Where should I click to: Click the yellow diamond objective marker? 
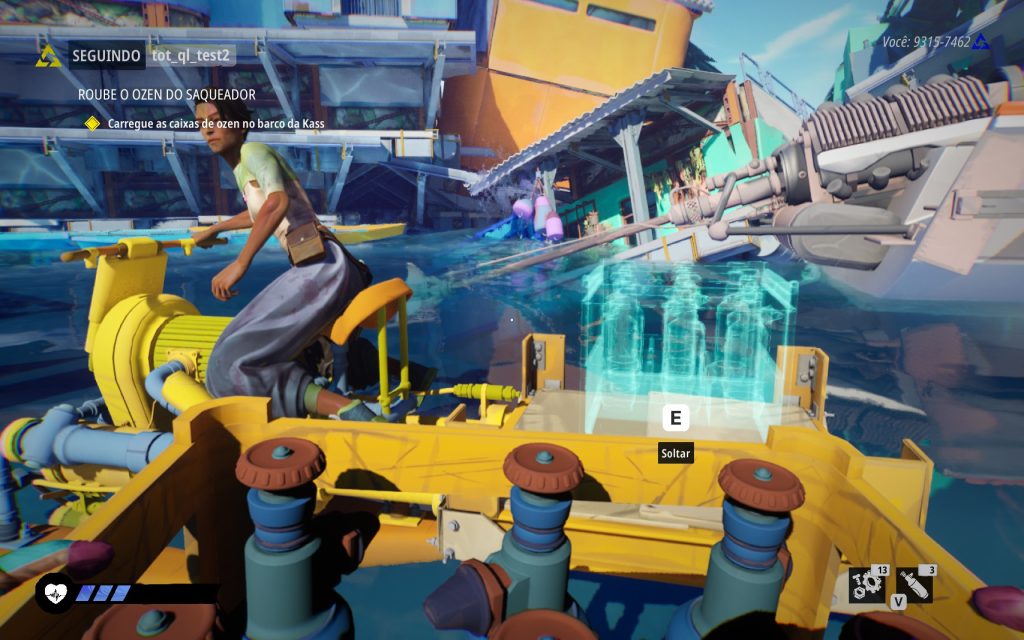[x=92, y=123]
